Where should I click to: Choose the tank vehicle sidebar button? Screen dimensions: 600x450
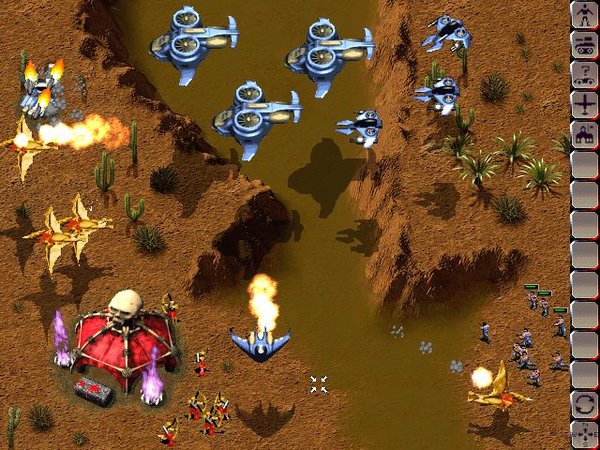click(x=584, y=44)
